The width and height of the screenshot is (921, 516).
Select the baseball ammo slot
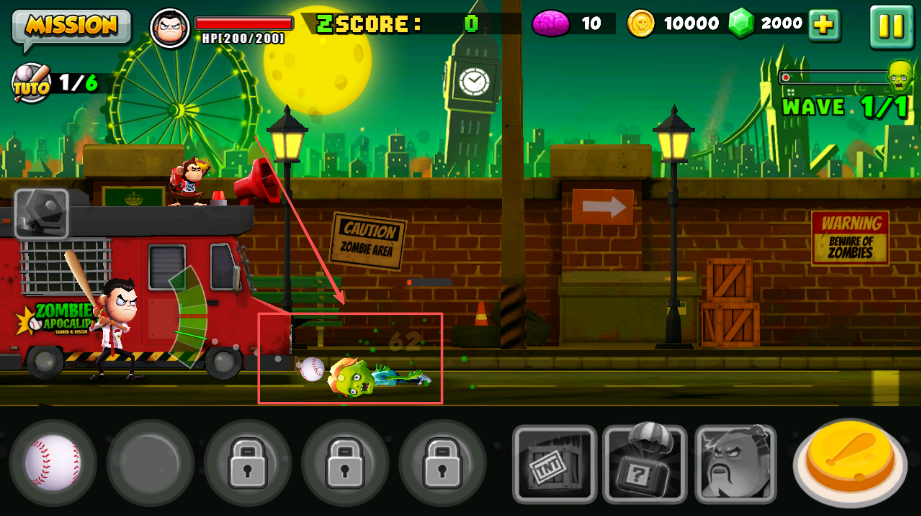click(x=52, y=462)
